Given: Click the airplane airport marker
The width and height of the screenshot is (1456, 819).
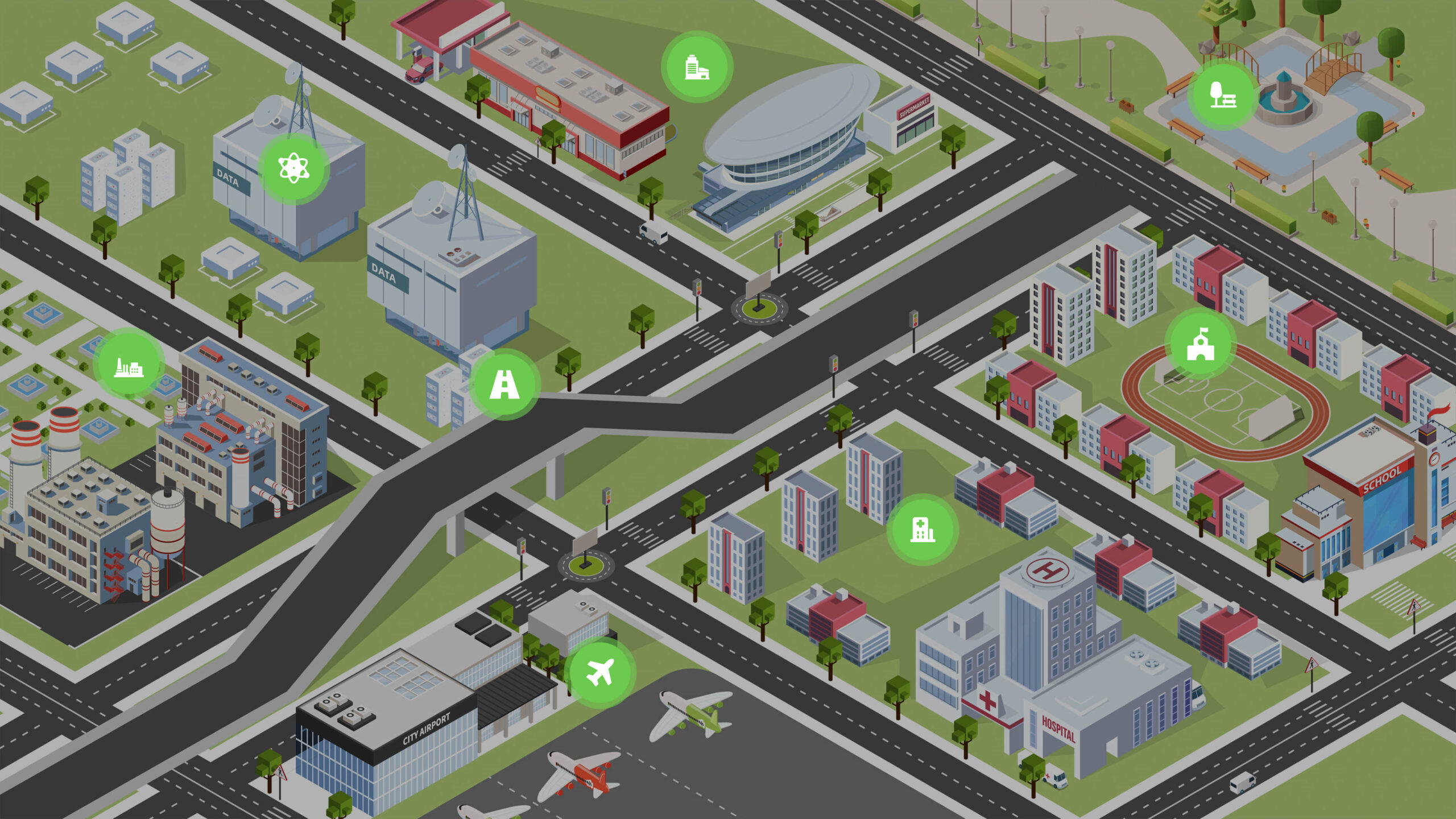Looking at the screenshot, I should click(600, 672).
